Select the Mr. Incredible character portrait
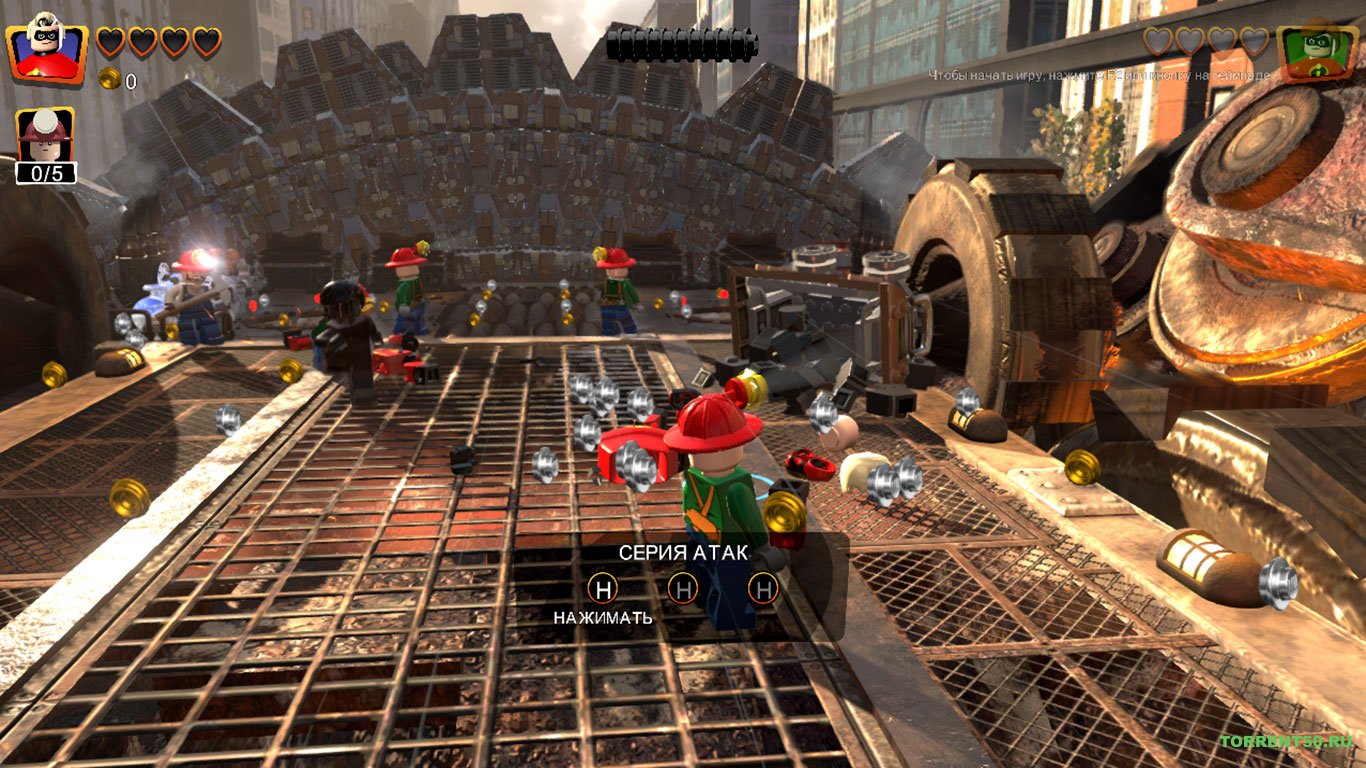The width and height of the screenshot is (1366, 768). click(46, 47)
